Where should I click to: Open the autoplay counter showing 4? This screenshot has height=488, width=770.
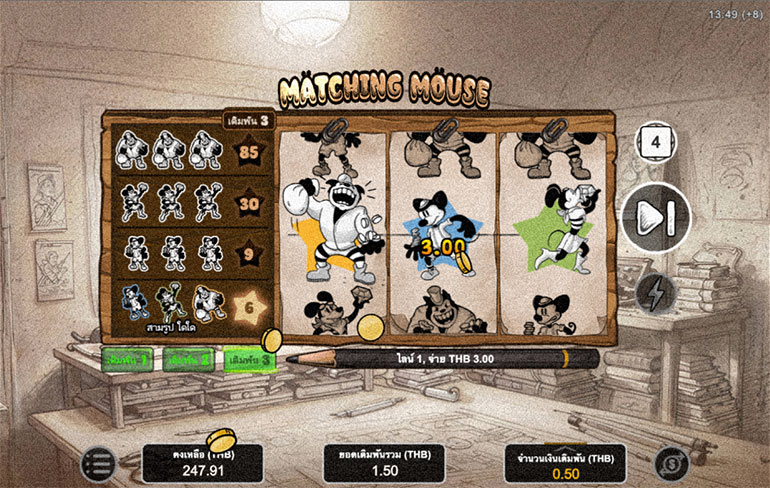[656, 142]
